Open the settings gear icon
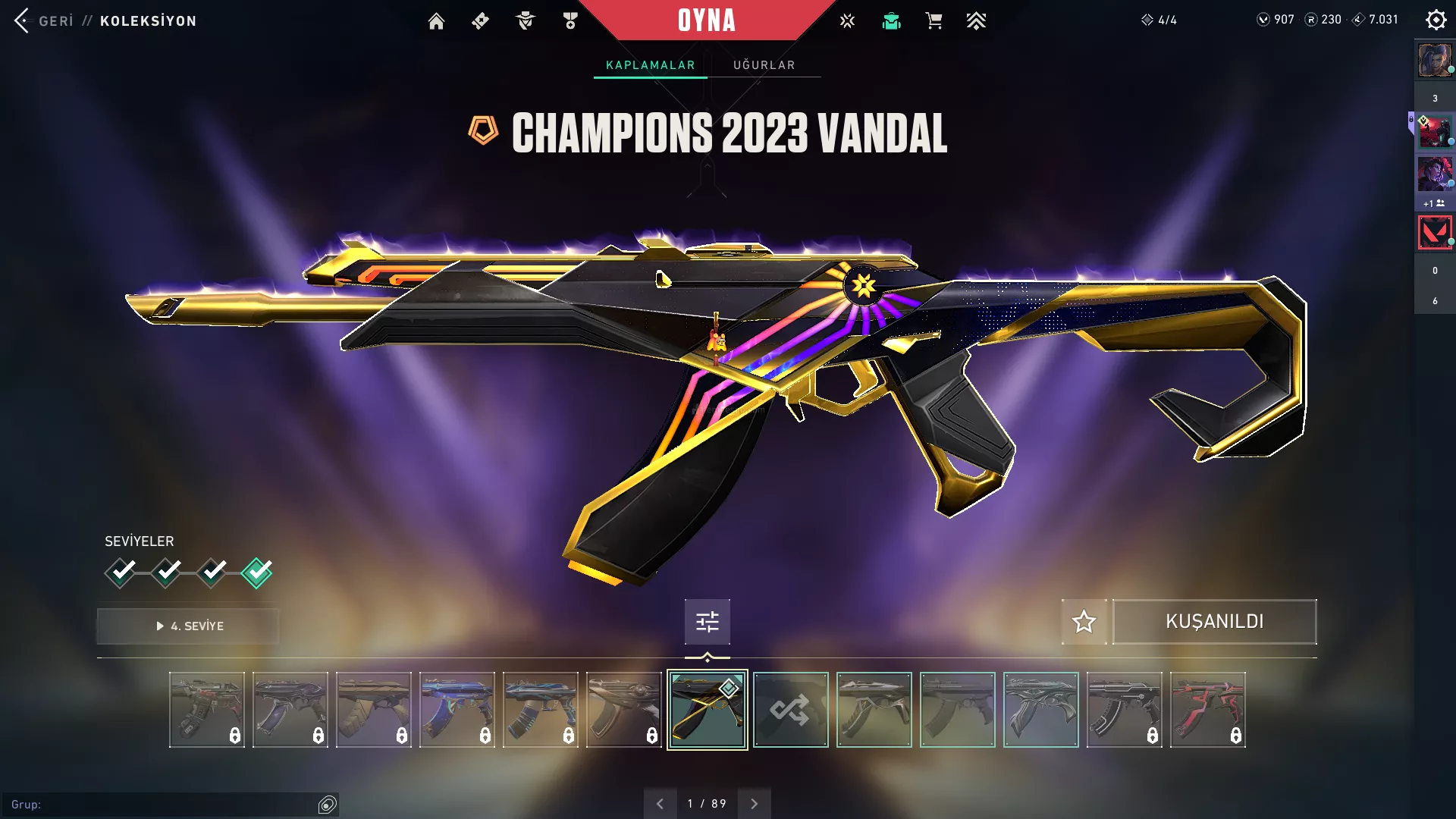The width and height of the screenshot is (1456, 819). (x=1436, y=20)
